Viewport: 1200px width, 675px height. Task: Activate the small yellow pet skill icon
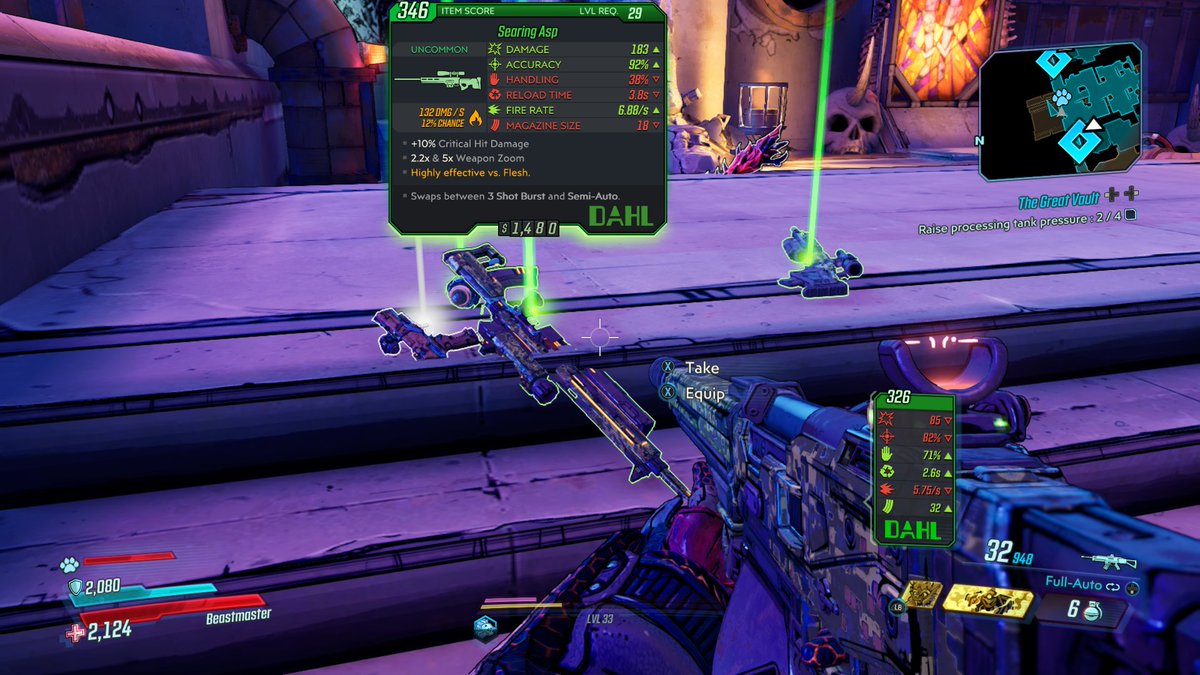(921, 594)
